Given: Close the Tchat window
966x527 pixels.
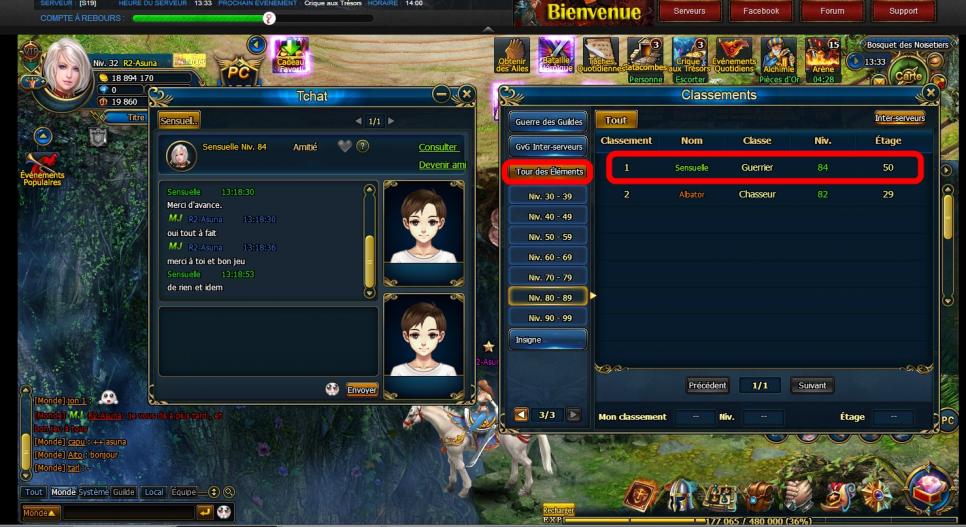Looking at the screenshot, I should click(x=466, y=94).
